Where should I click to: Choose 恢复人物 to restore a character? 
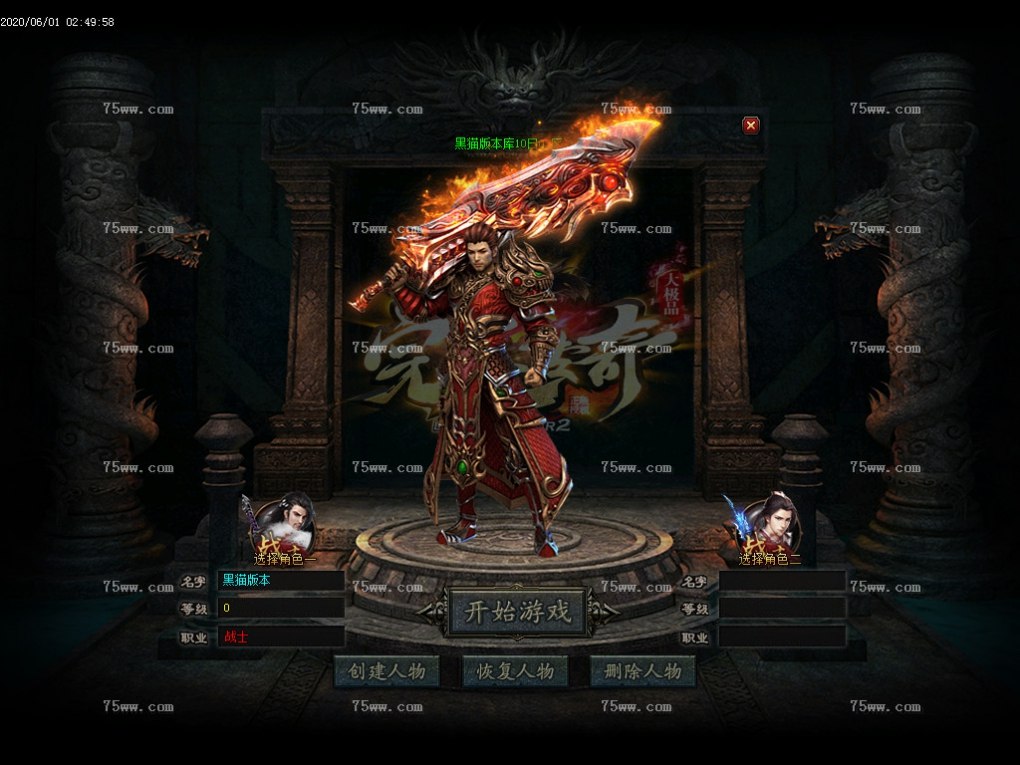[515, 671]
